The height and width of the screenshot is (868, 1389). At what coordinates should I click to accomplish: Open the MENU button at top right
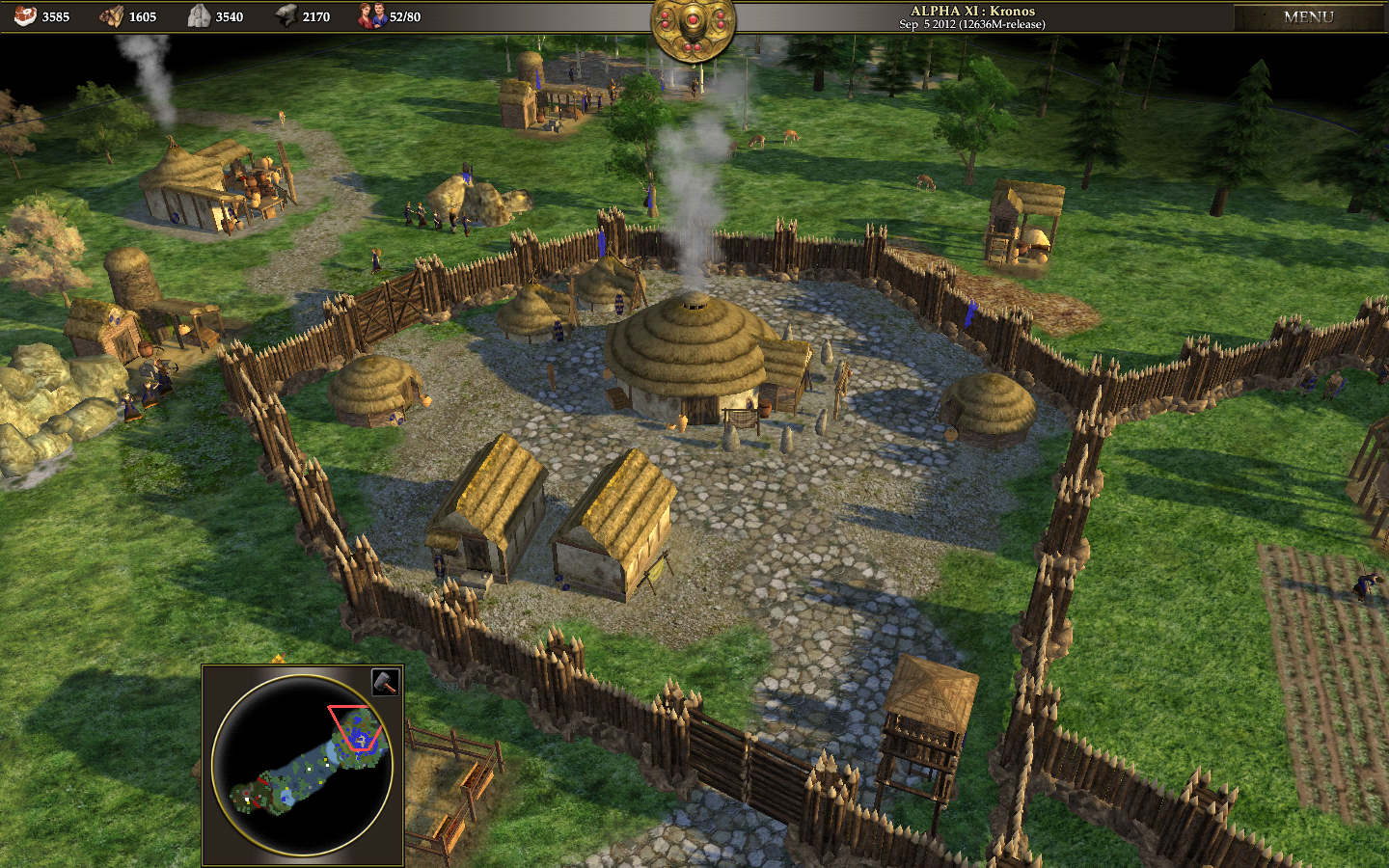tap(1311, 16)
